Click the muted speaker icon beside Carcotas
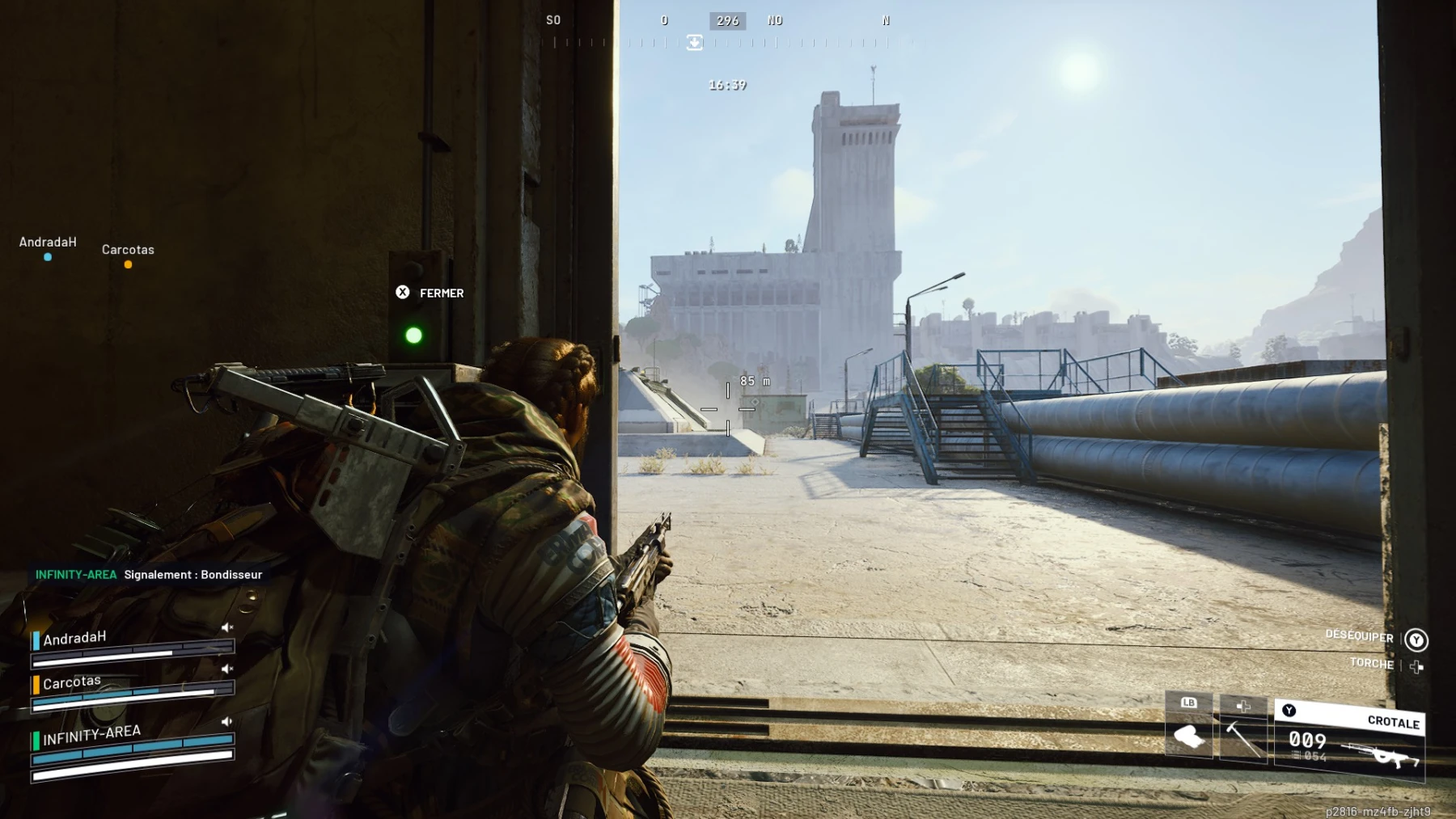This screenshot has width=1456, height=819. coord(227,669)
